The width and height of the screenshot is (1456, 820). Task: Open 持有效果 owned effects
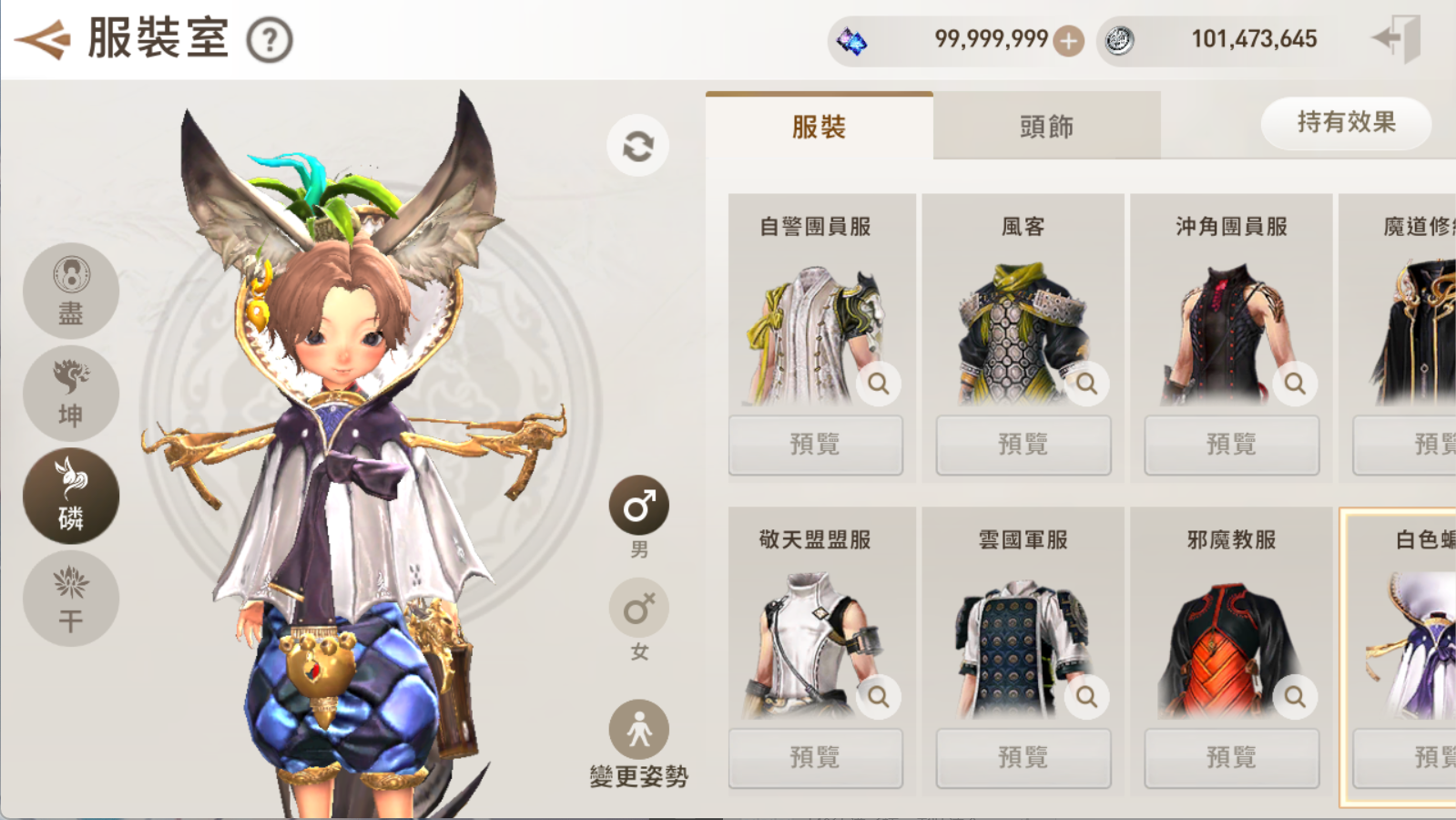click(x=1345, y=123)
